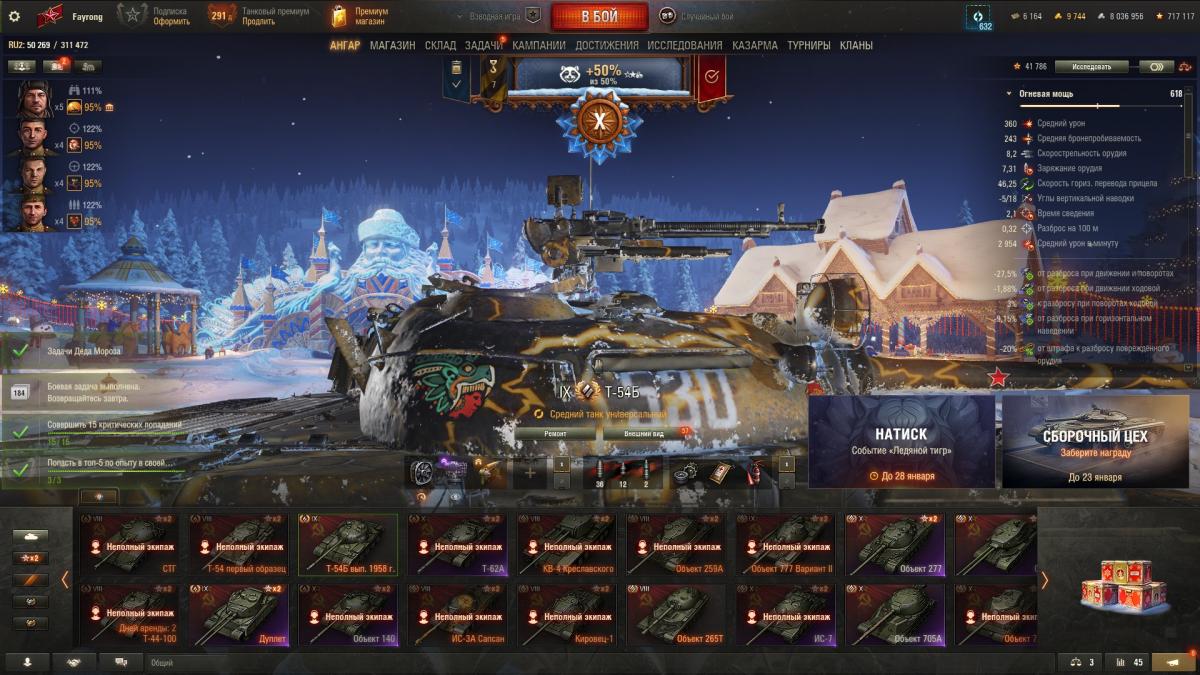Image resolution: width=1200 pixels, height=675 pixels.
Task: Go to the КАЗАРМА tab
Action: (754, 45)
